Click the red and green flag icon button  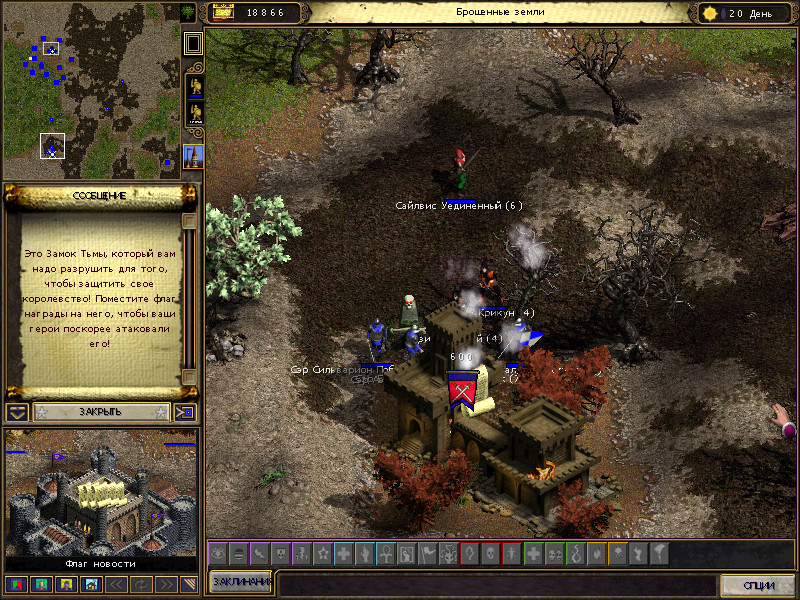coord(16,584)
